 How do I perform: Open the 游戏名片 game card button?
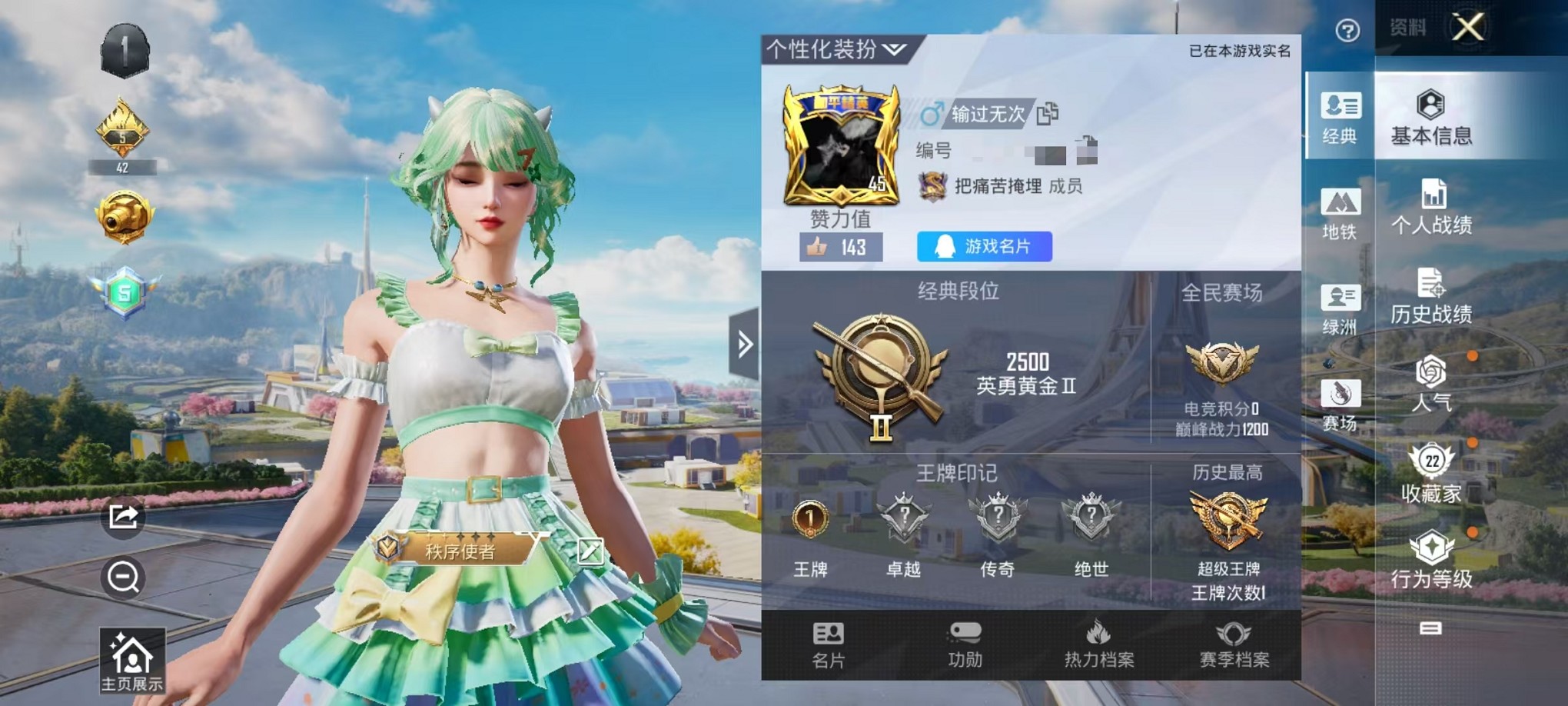tap(987, 248)
